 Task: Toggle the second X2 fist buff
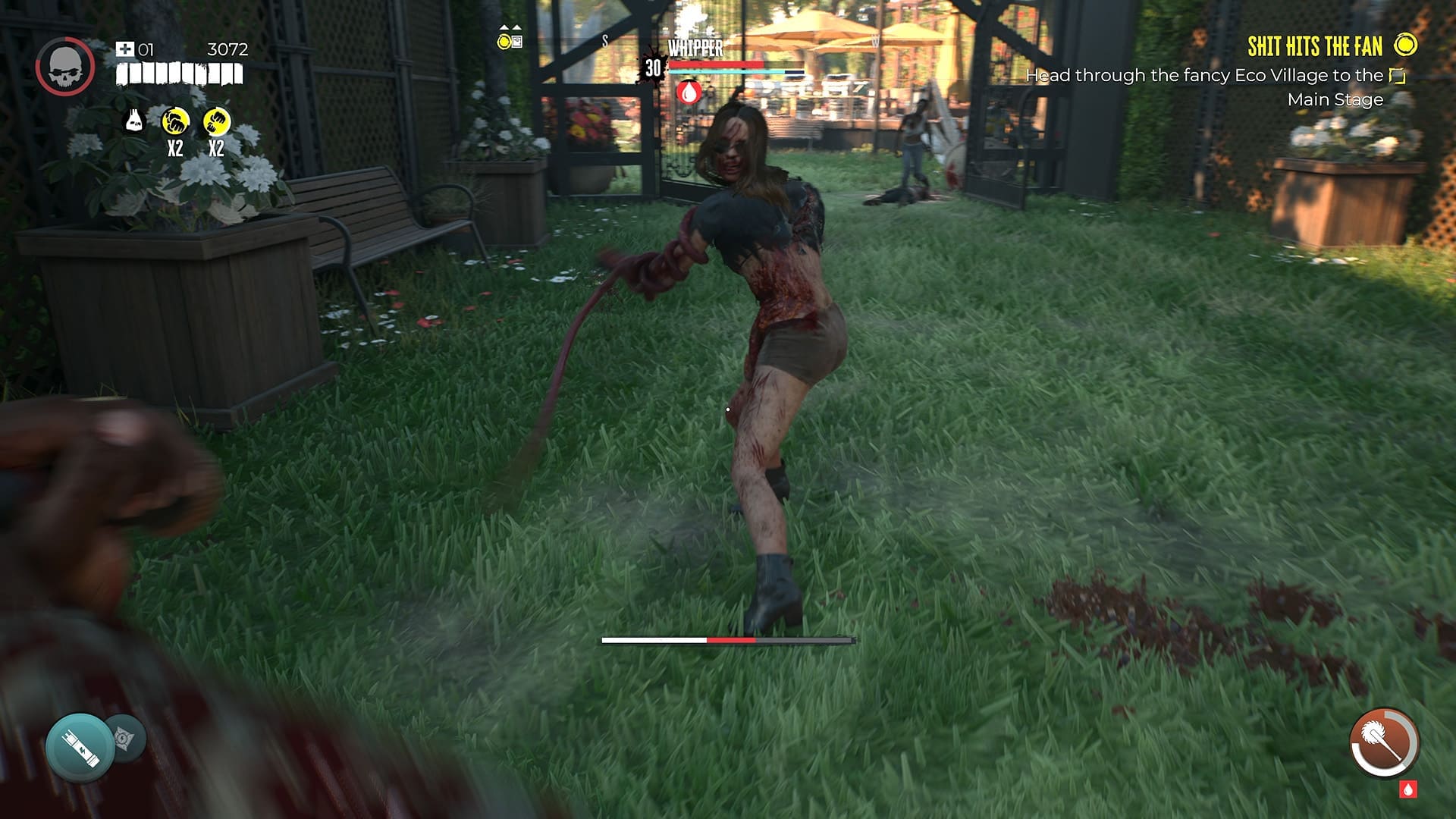(x=217, y=119)
